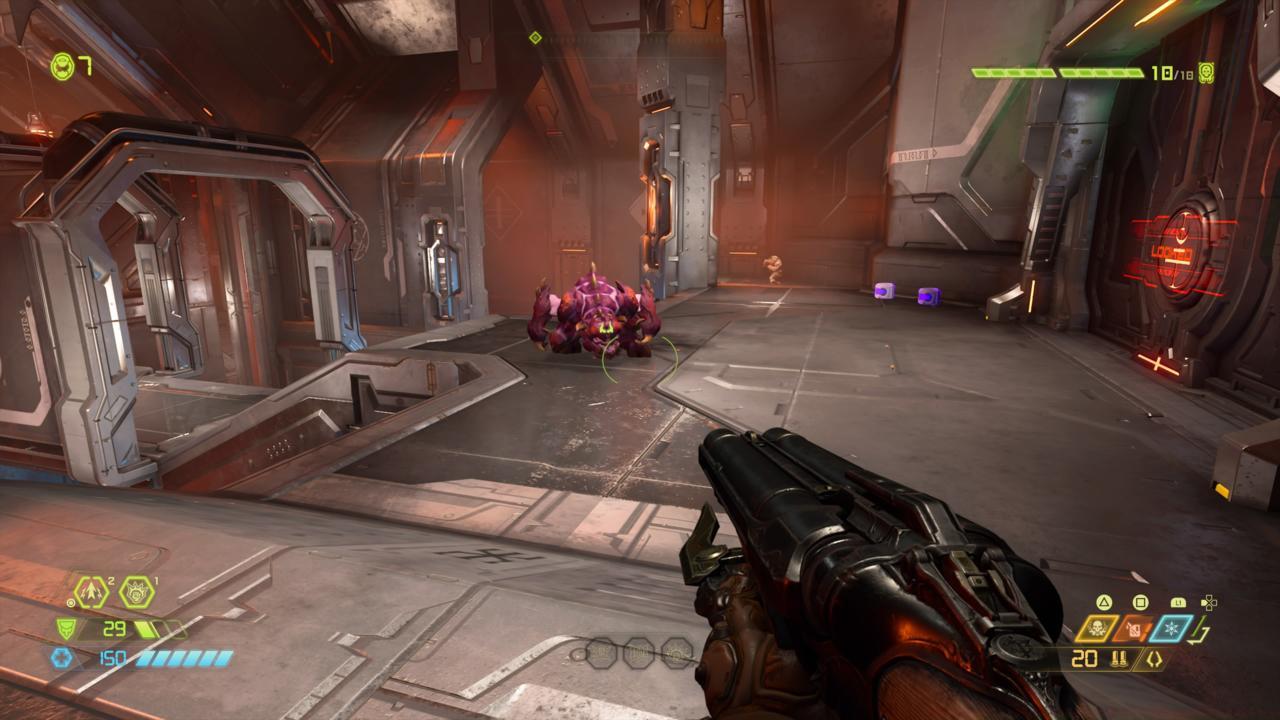This screenshot has width=1280, height=720.
Task: Activate the Blood Punch hexagon icon
Action: pyautogui.click(x=137, y=592)
